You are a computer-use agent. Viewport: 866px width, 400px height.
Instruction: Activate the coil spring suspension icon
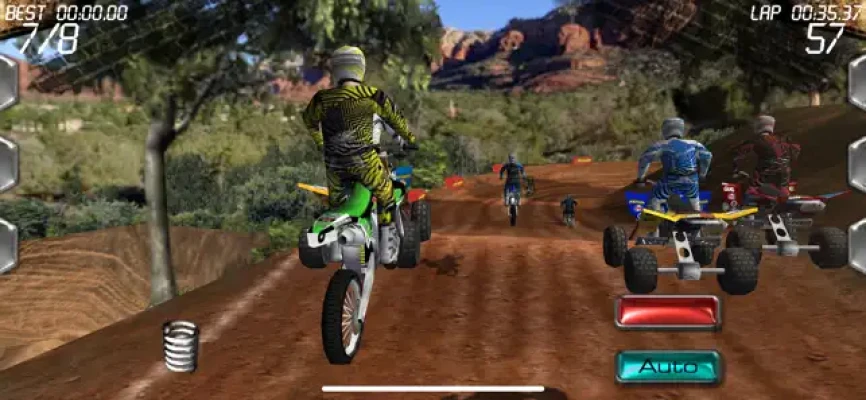(180, 345)
